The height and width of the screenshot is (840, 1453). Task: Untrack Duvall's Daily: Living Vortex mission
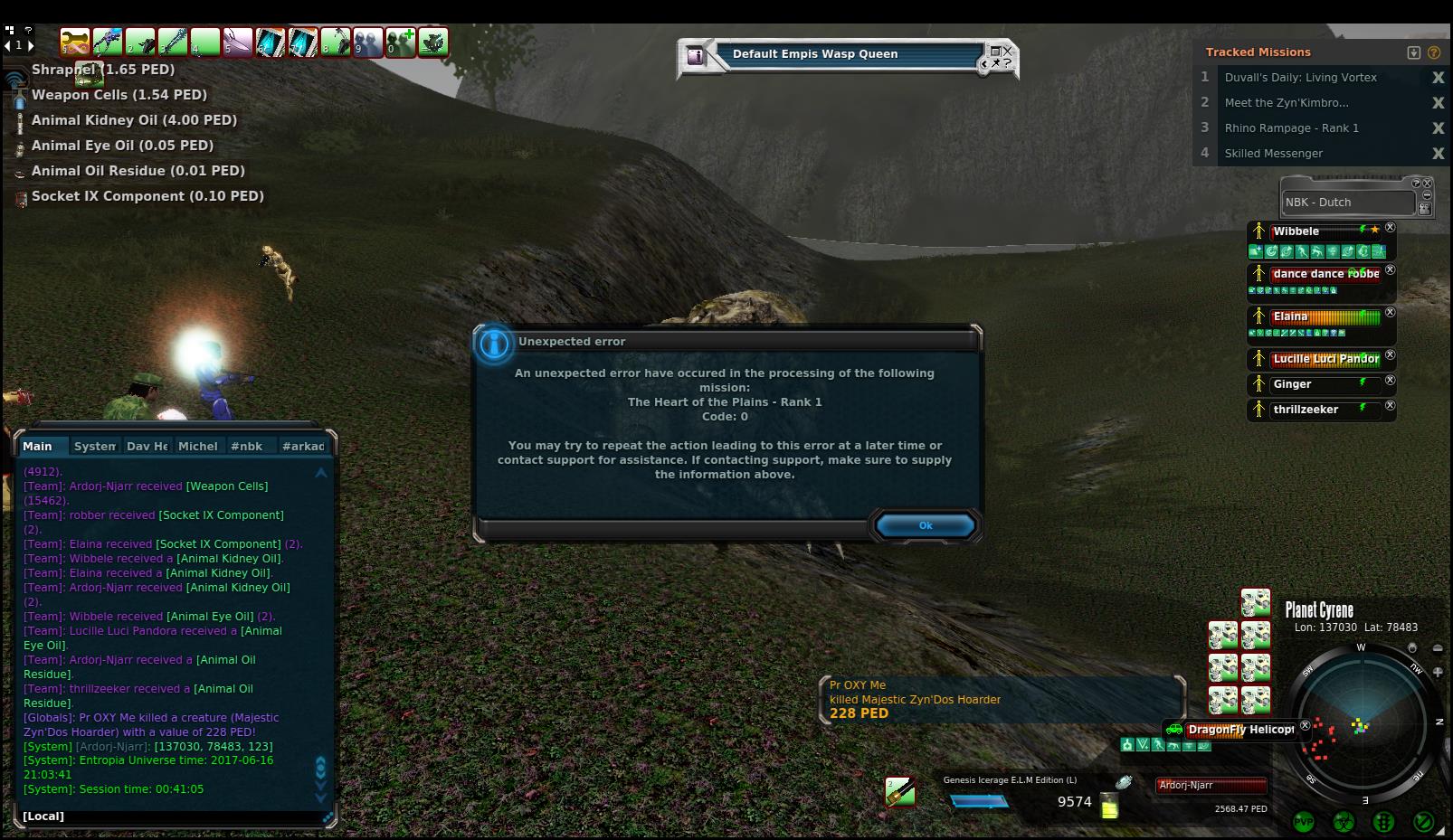click(x=1438, y=78)
